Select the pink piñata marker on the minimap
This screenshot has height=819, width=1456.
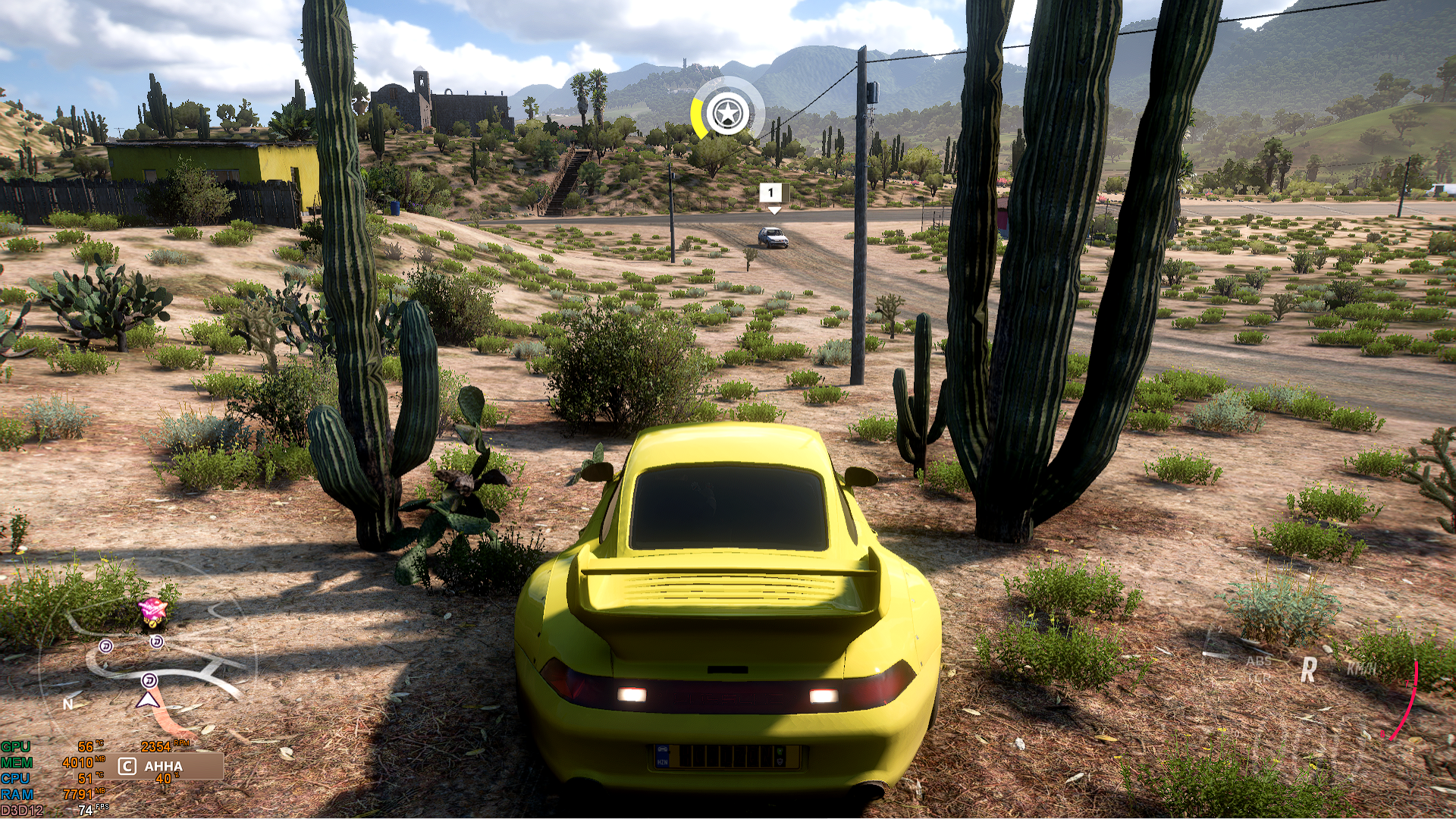(x=152, y=610)
